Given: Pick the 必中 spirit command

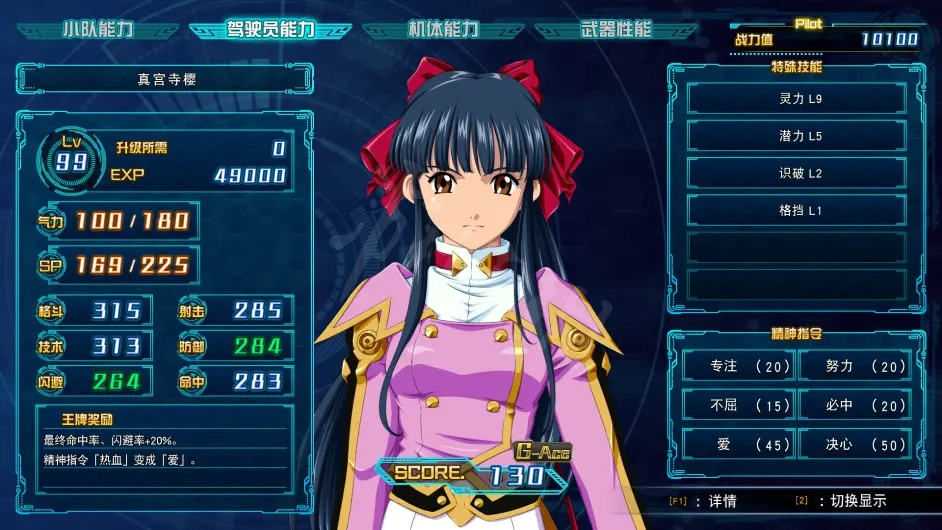Looking at the screenshot, I should coord(854,406).
